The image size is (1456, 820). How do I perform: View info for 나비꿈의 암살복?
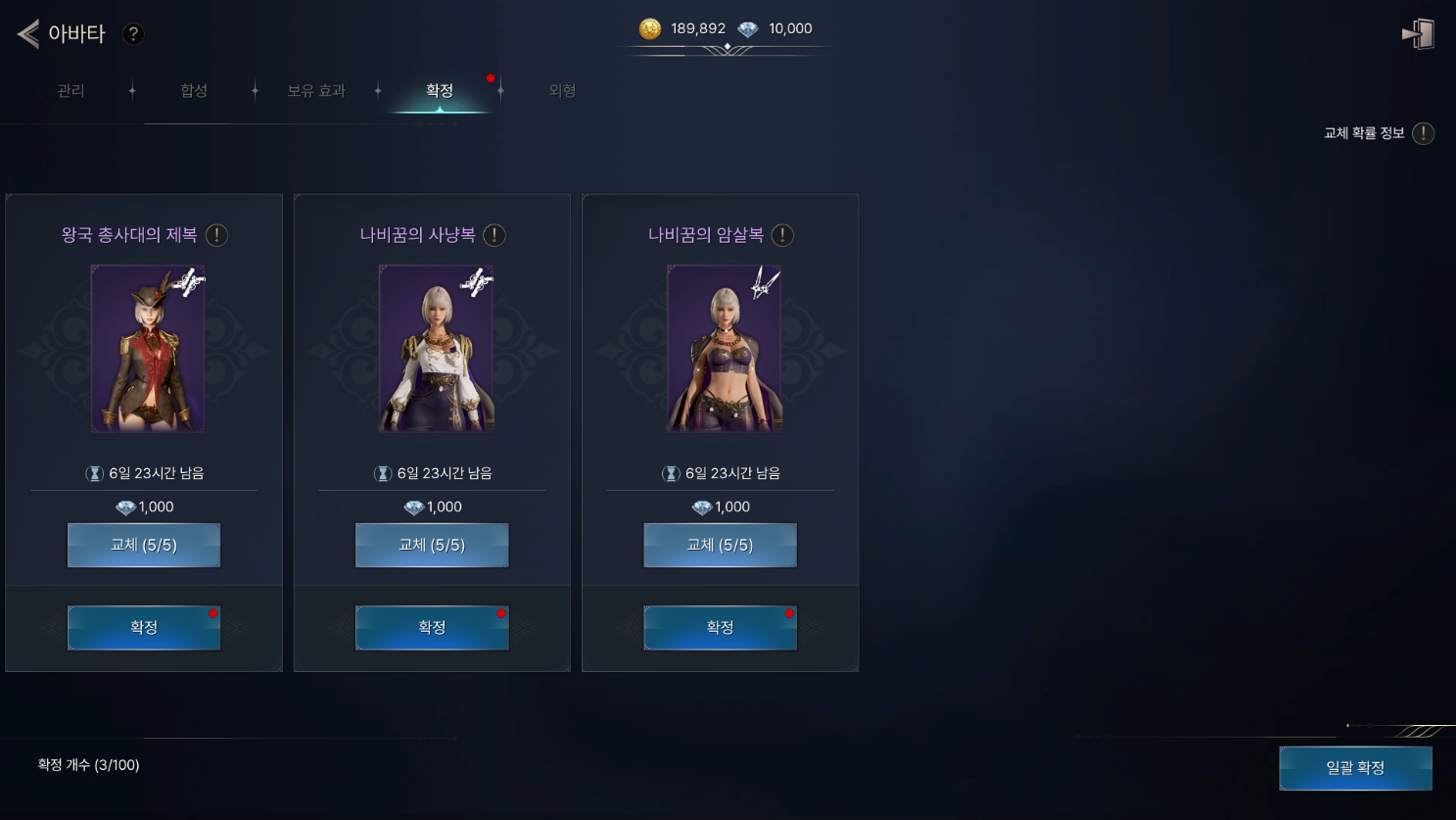point(782,235)
